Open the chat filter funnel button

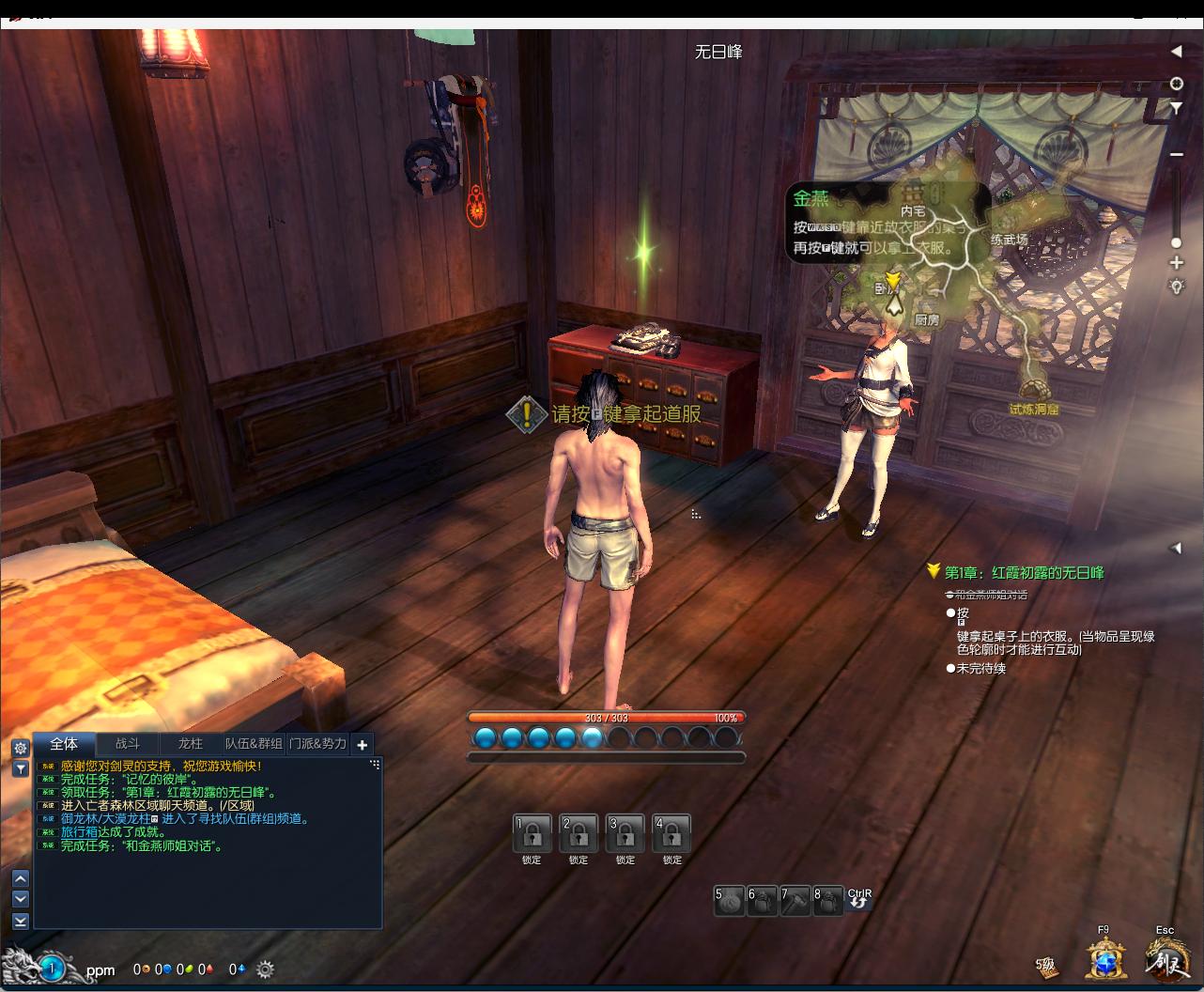click(x=21, y=768)
